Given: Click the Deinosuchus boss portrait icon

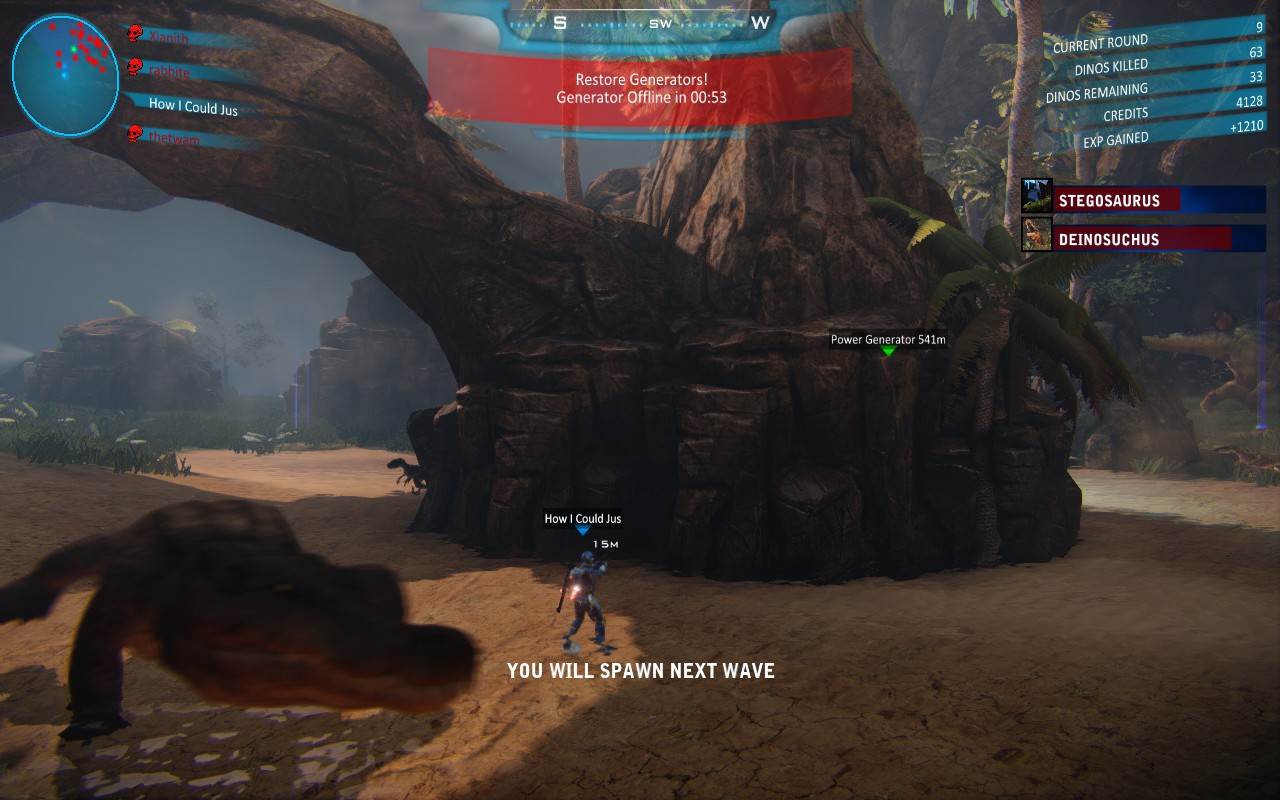Looking at the screenshot, I should (x=1036, y=235).
